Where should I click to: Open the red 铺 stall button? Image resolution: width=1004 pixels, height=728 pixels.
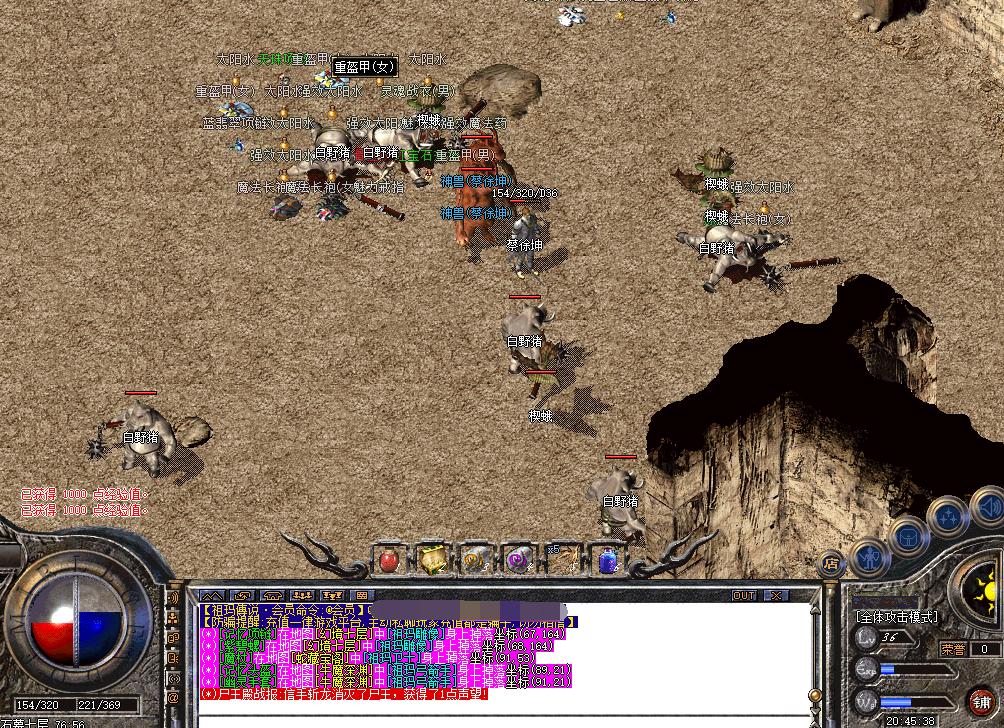click(x=980, y=702)
